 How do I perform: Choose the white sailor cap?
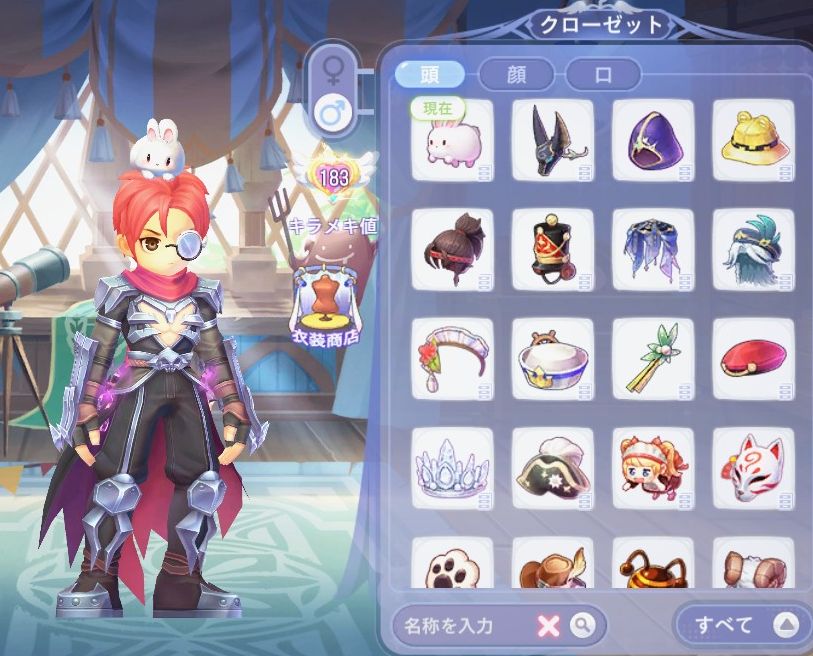point(552,359)
